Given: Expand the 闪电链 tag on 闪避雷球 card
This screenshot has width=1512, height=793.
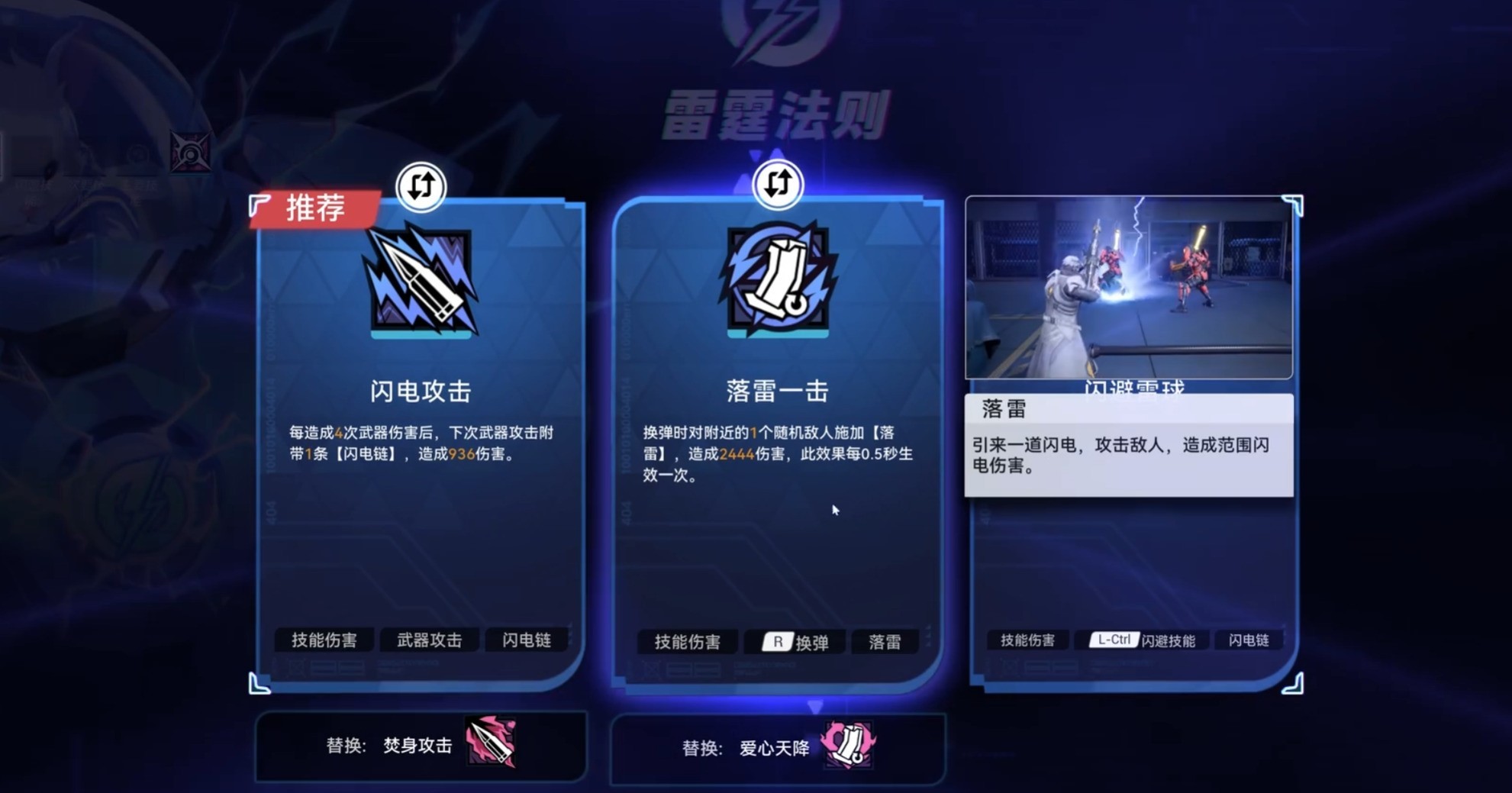Looking at the screenshot, I should [1249, 641].
